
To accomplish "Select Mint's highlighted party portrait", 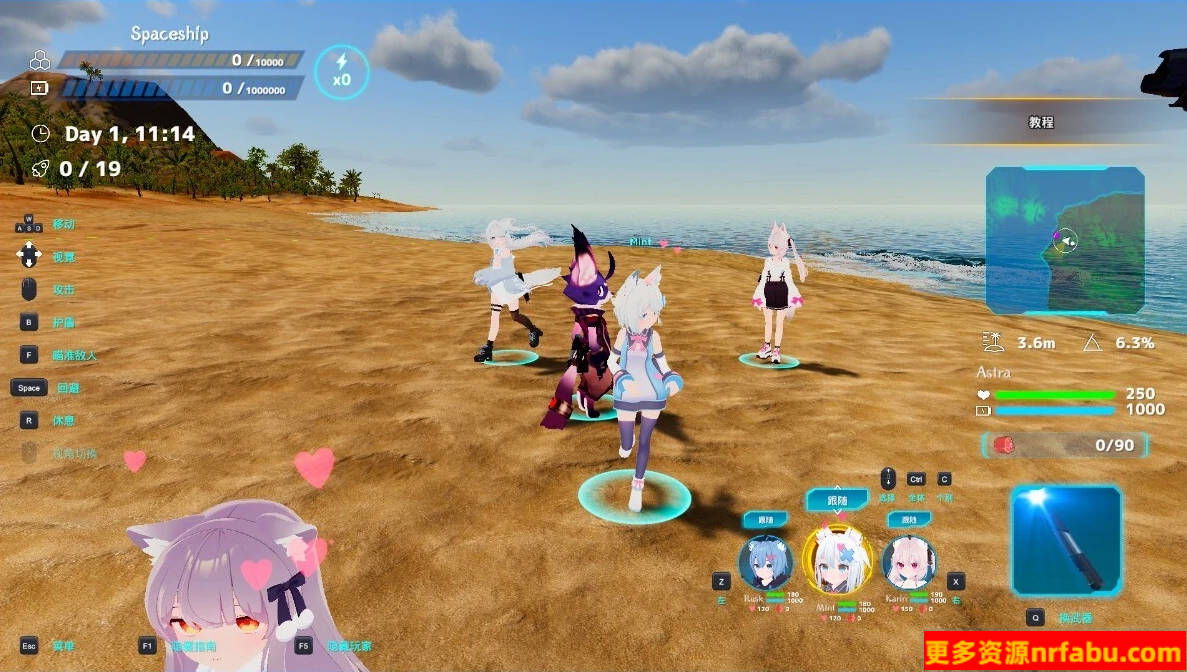I will click(837, 560).
